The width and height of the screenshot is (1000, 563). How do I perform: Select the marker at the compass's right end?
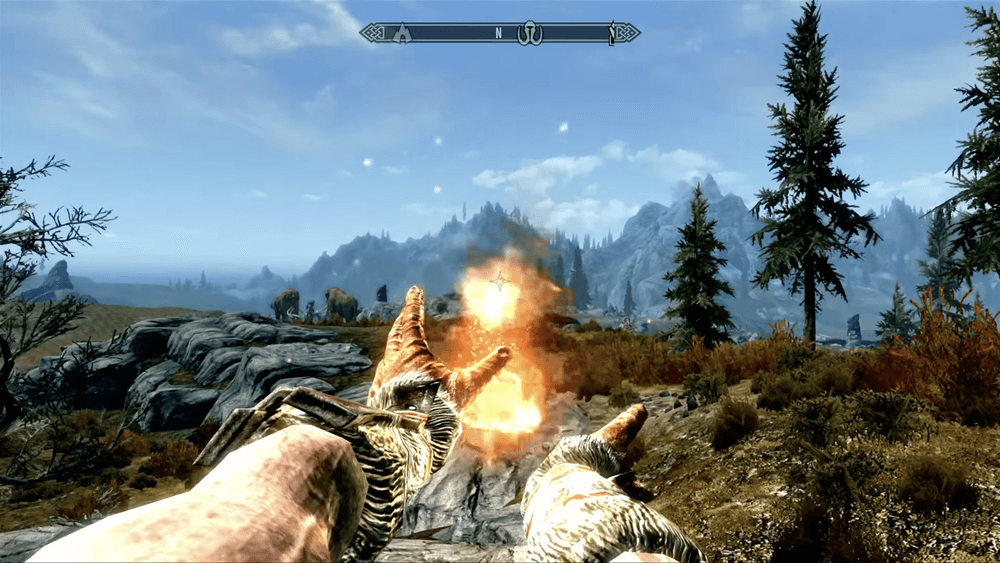(612, 34)
